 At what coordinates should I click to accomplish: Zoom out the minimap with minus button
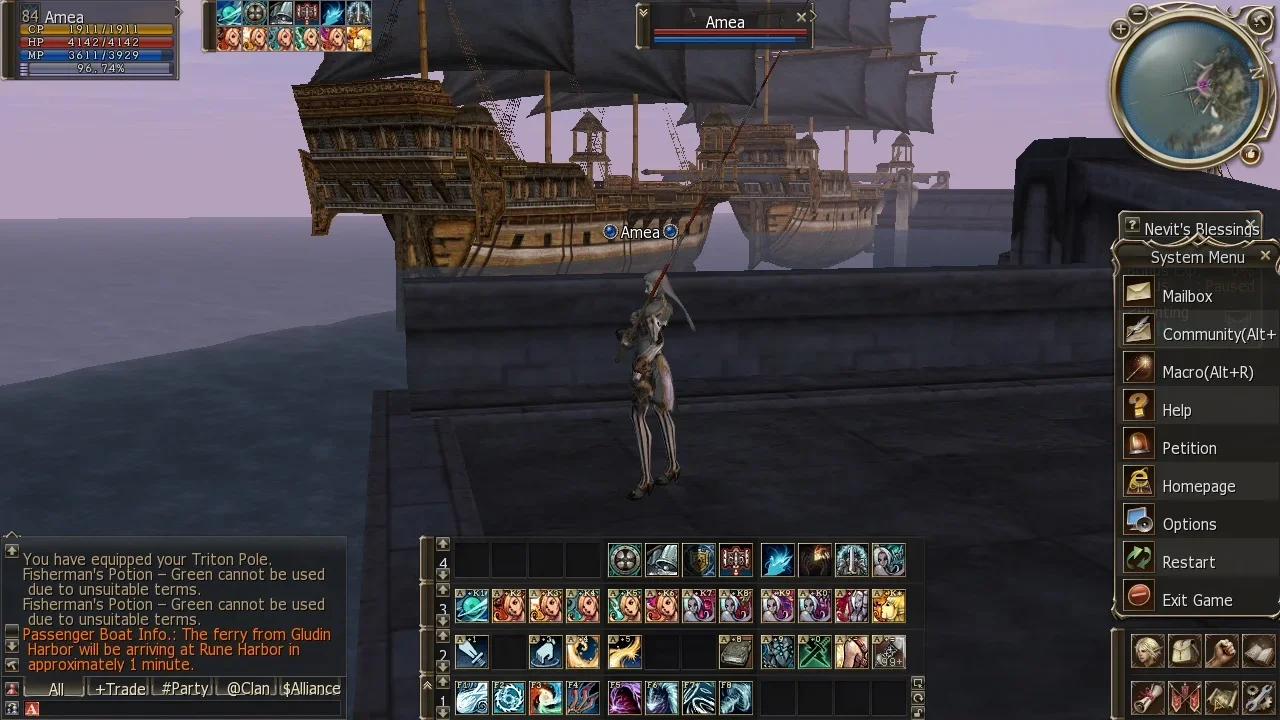[x=1139, y=13]
